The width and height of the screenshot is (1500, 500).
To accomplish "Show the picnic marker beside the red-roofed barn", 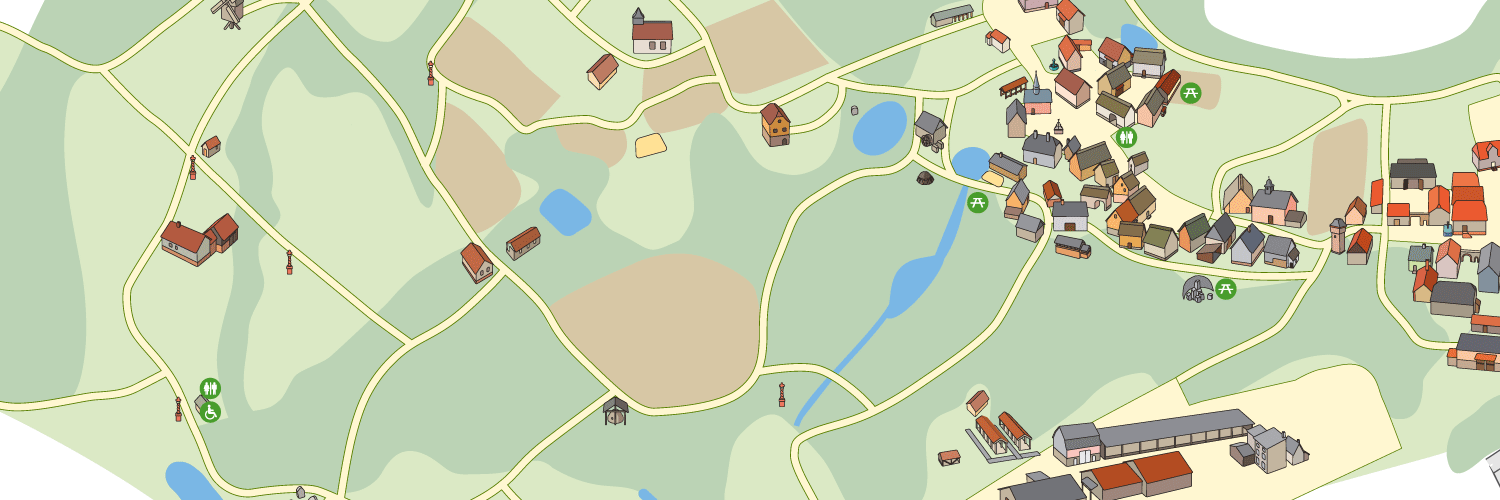I will click(x=1190, y=93).
